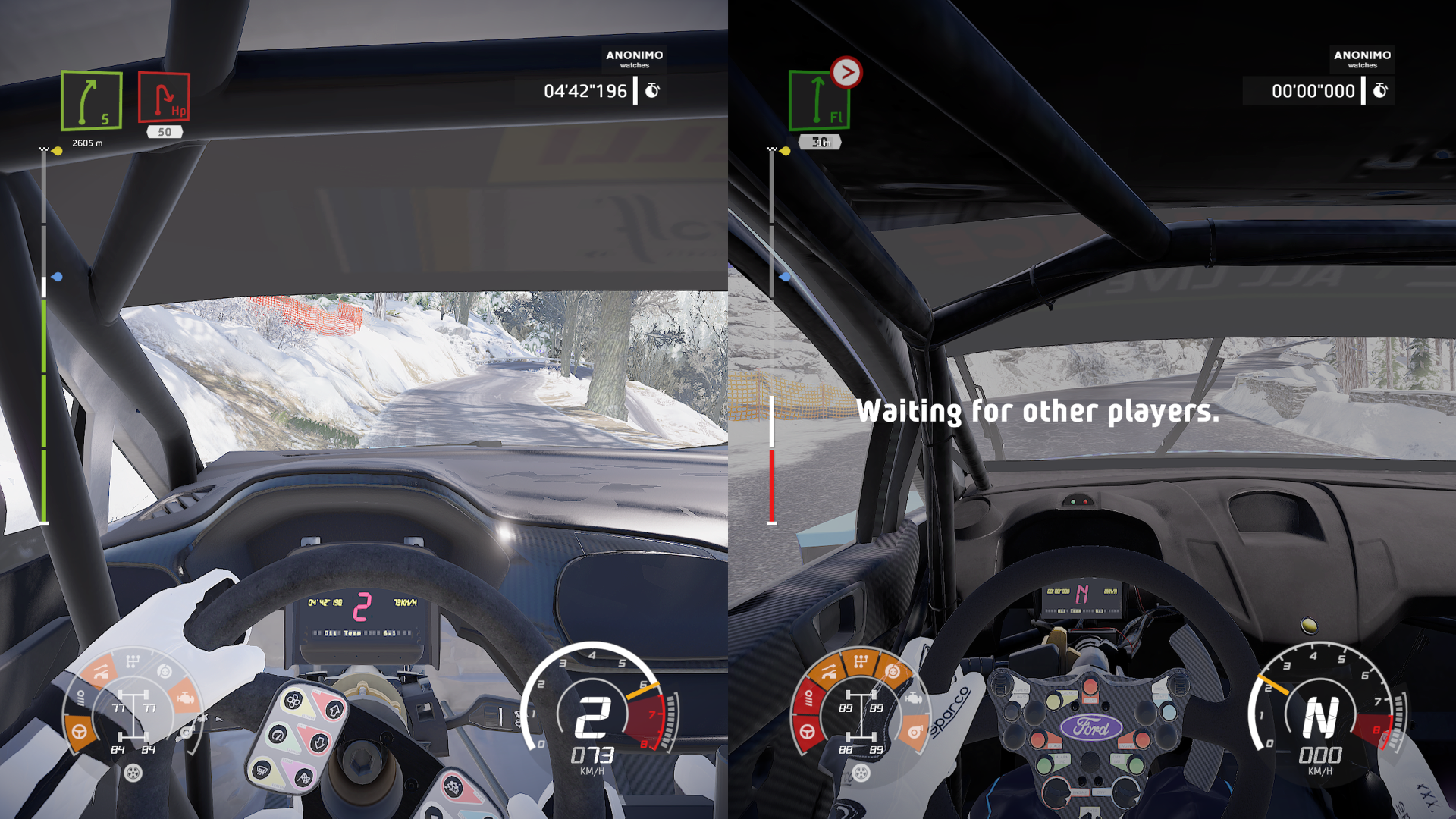Click the engine damage indicator on left status wheel
The width and height of the screenshot is (1456, 819).
[x=187, y=698]
